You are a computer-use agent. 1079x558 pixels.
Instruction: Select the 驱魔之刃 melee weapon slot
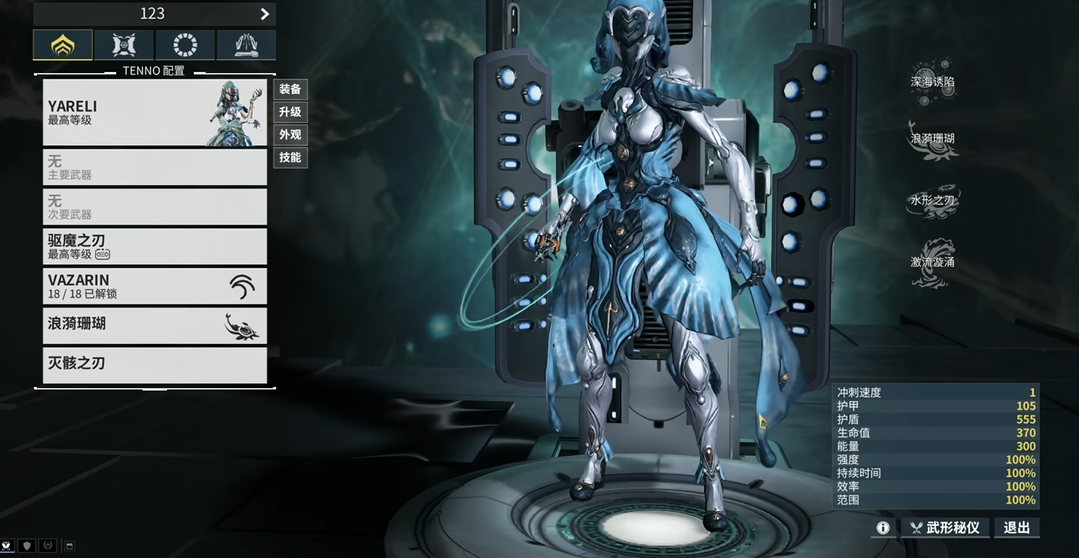coord(155,247)
